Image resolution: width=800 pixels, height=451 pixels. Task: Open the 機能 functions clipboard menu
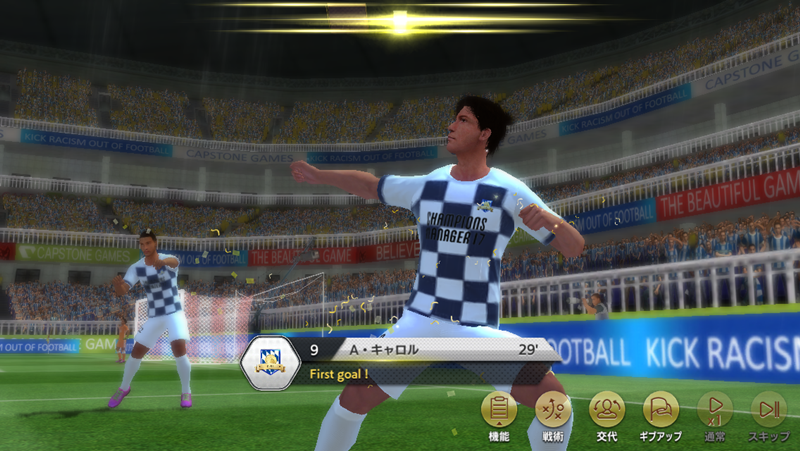(x=499, y=410)
